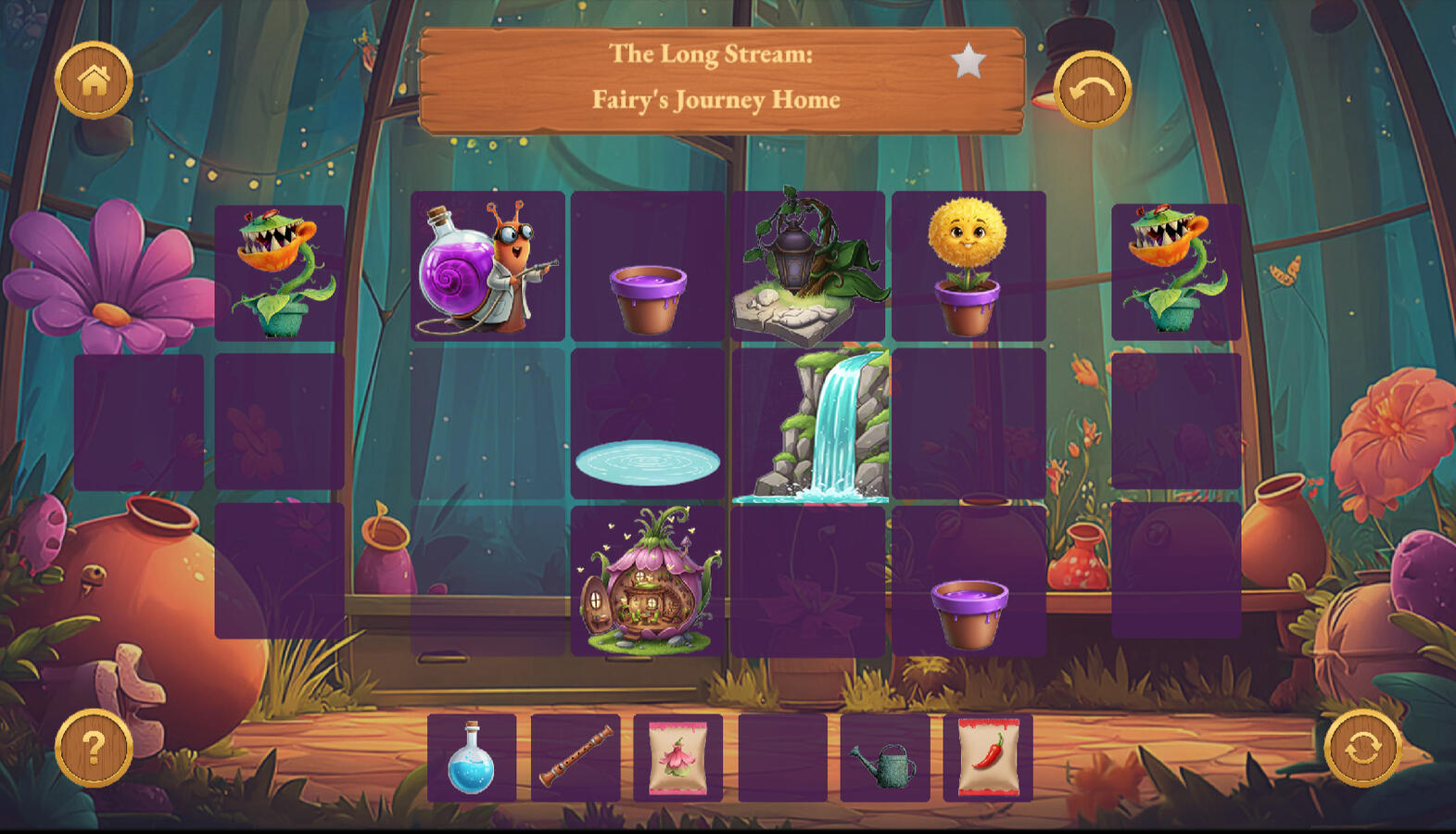
Task: Undo the last move
Action: click(x=1092, y=89)
